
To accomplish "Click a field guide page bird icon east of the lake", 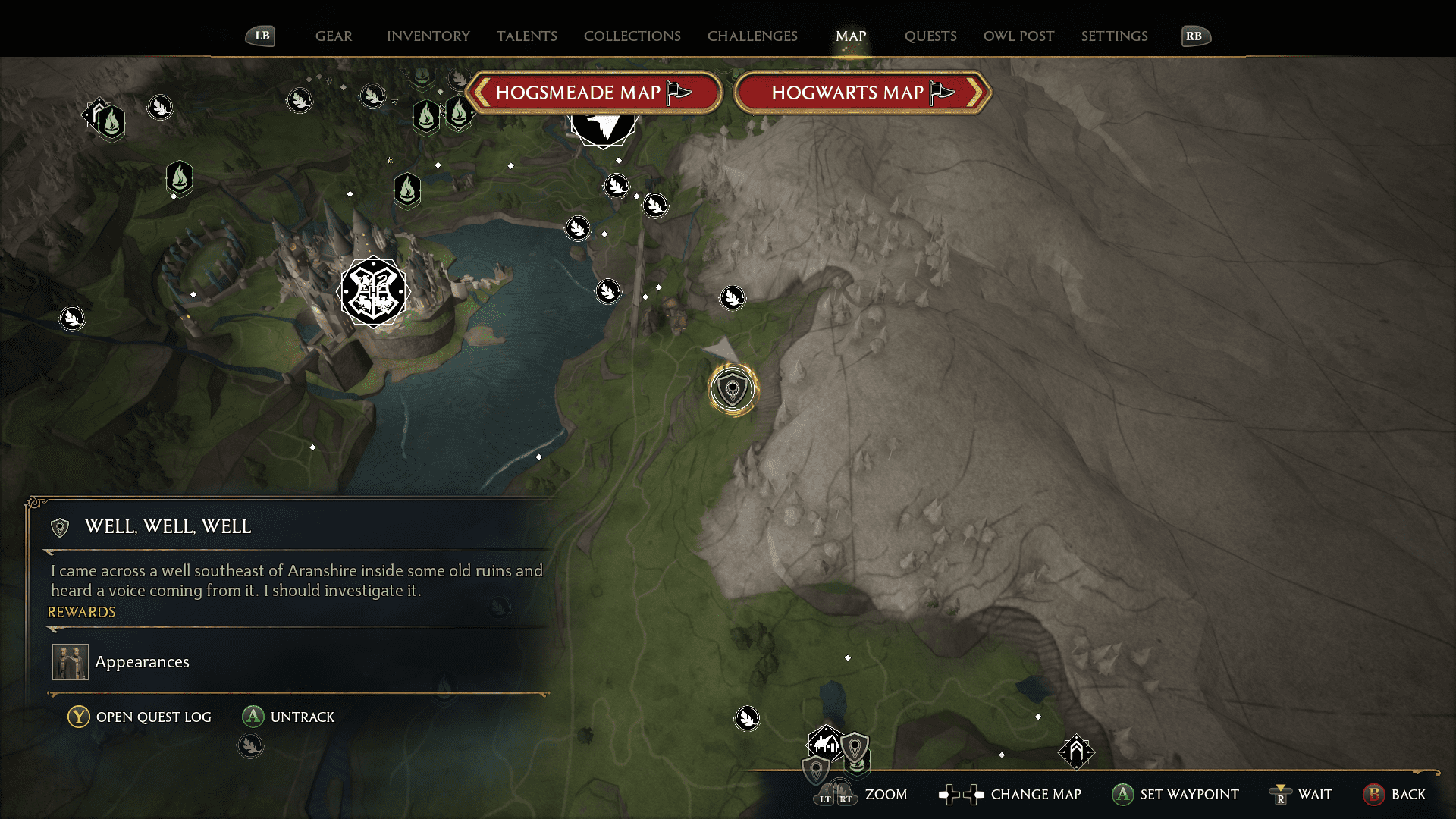I will pos(609,291).
